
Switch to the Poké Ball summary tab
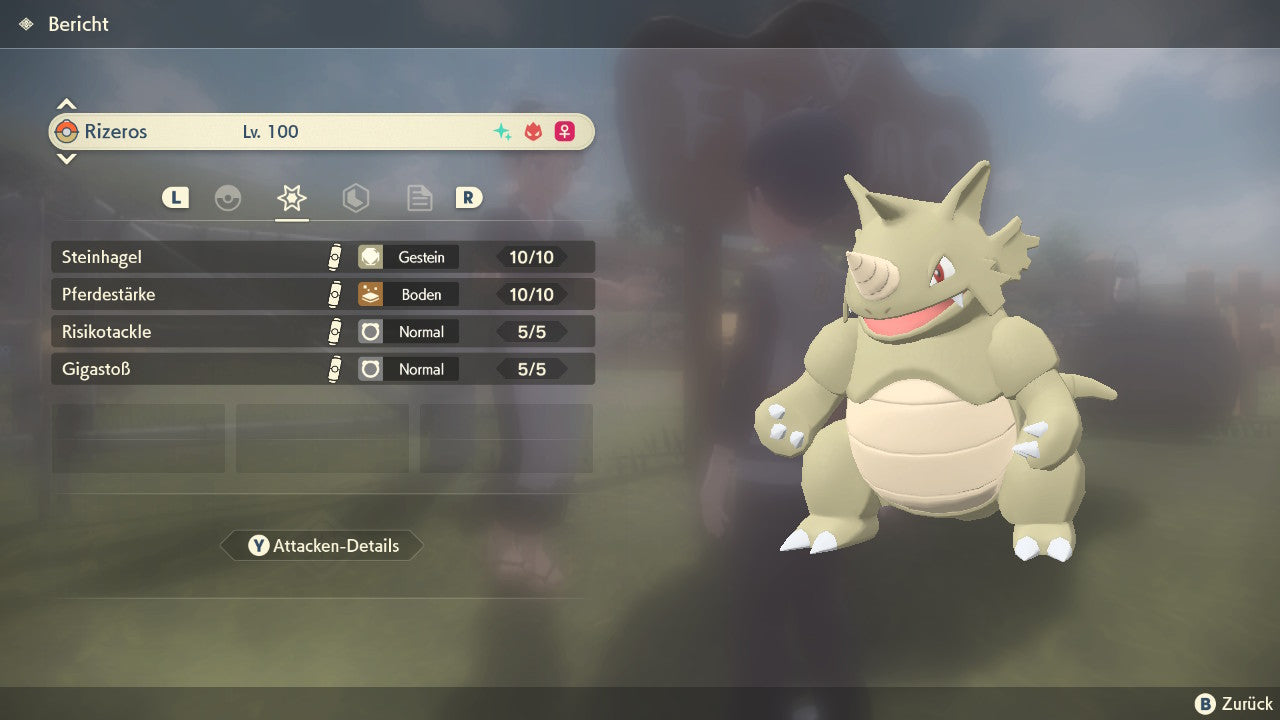[x=228, y=198]
